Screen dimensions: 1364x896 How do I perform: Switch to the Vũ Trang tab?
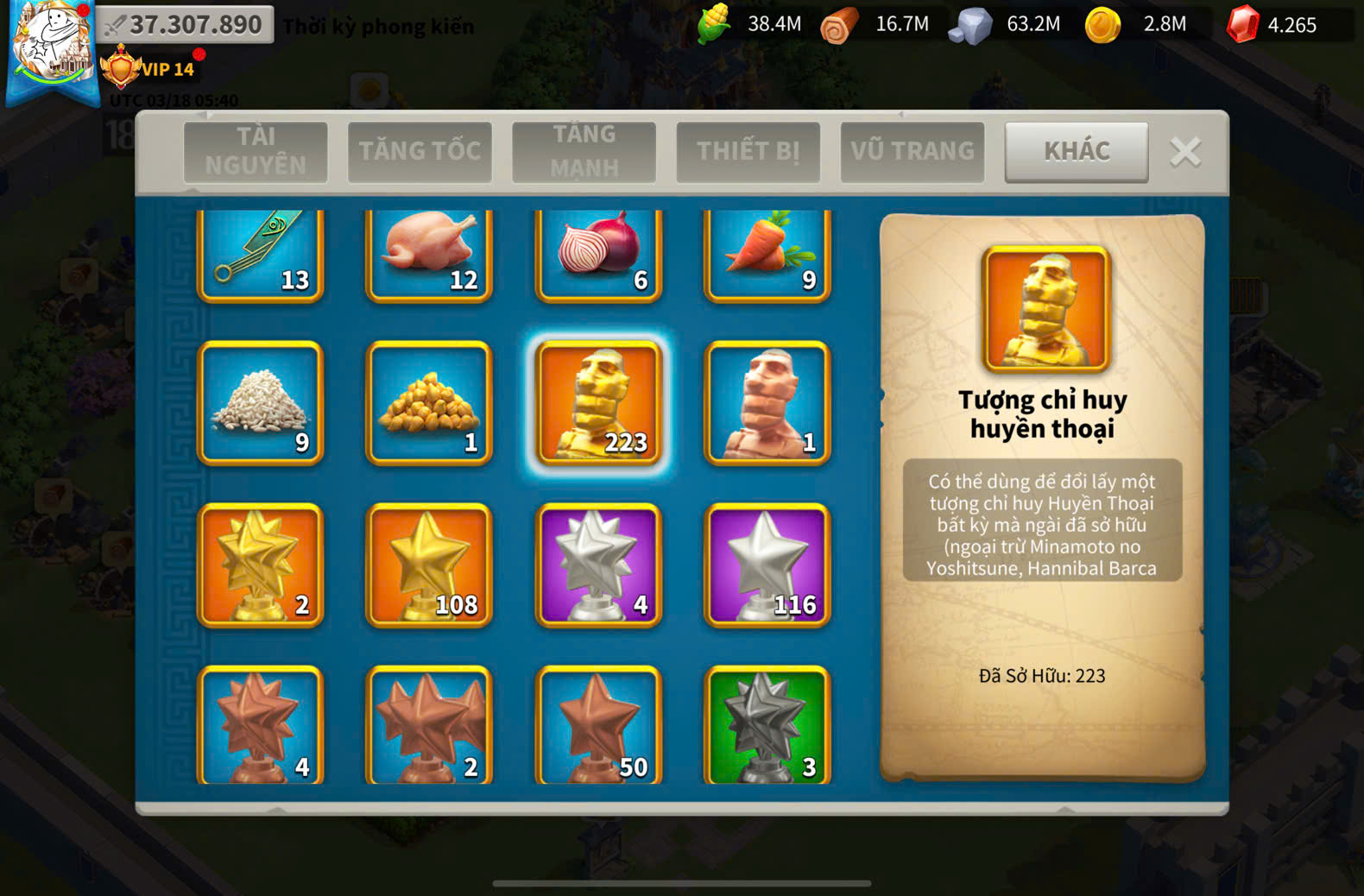(912, 151)
